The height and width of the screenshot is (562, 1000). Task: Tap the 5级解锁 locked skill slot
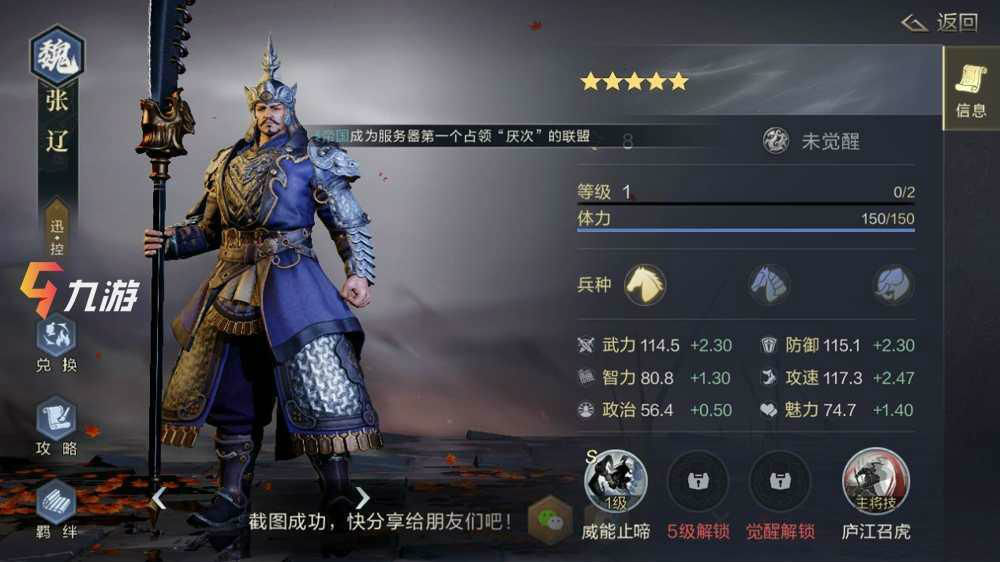click(x=698, y=481)
